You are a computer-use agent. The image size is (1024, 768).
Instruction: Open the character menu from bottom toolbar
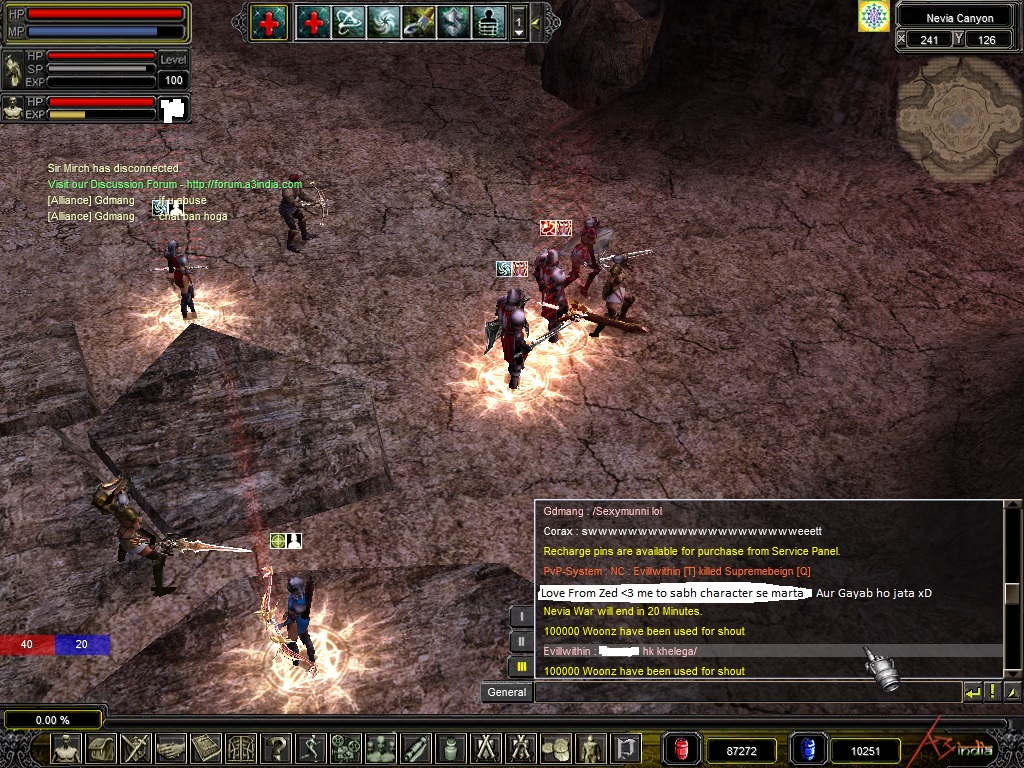[x=67, y=748]
